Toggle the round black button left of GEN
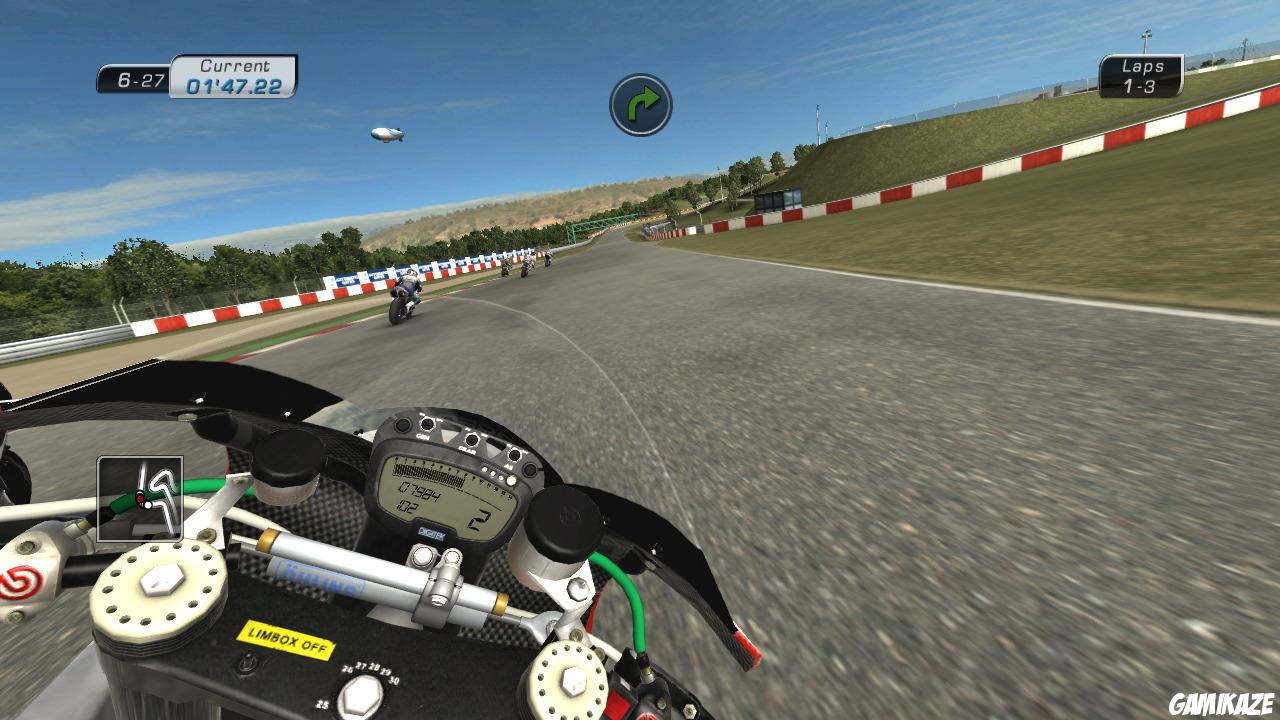 click(x=403, y=423)
